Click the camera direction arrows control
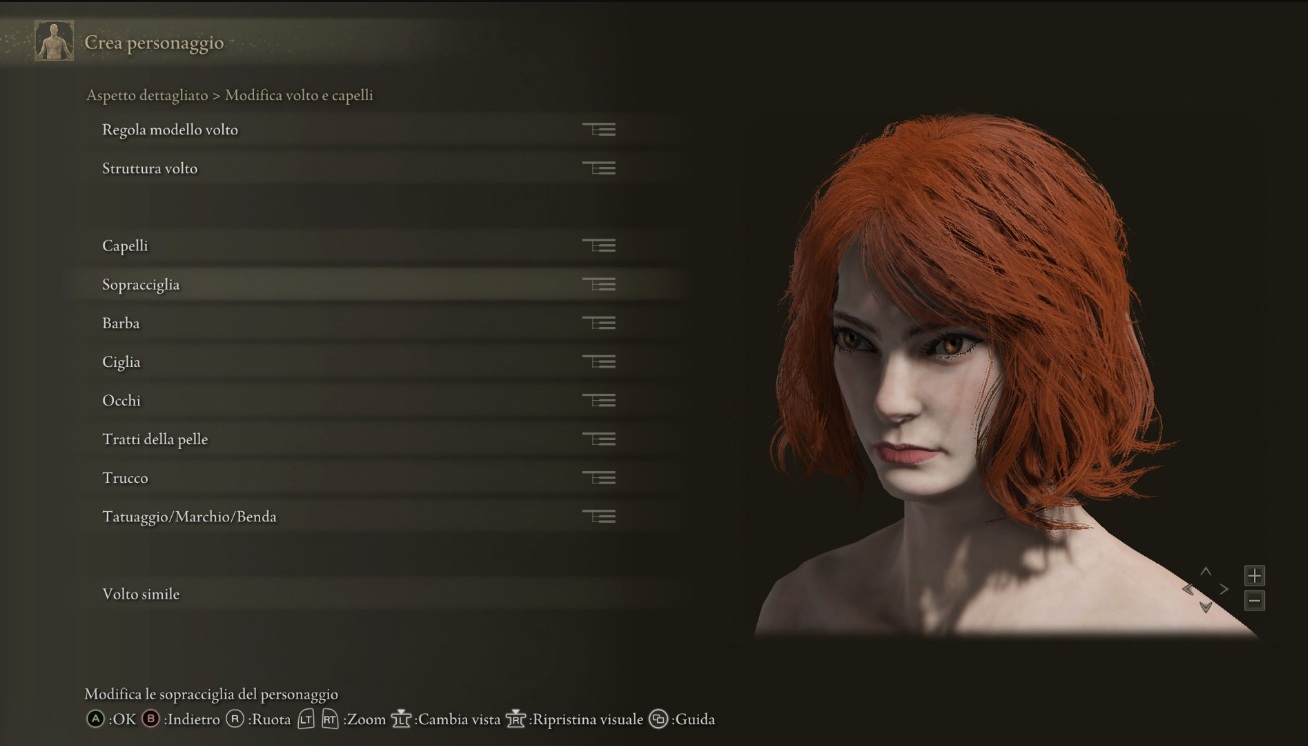 tap(1205, 589)
